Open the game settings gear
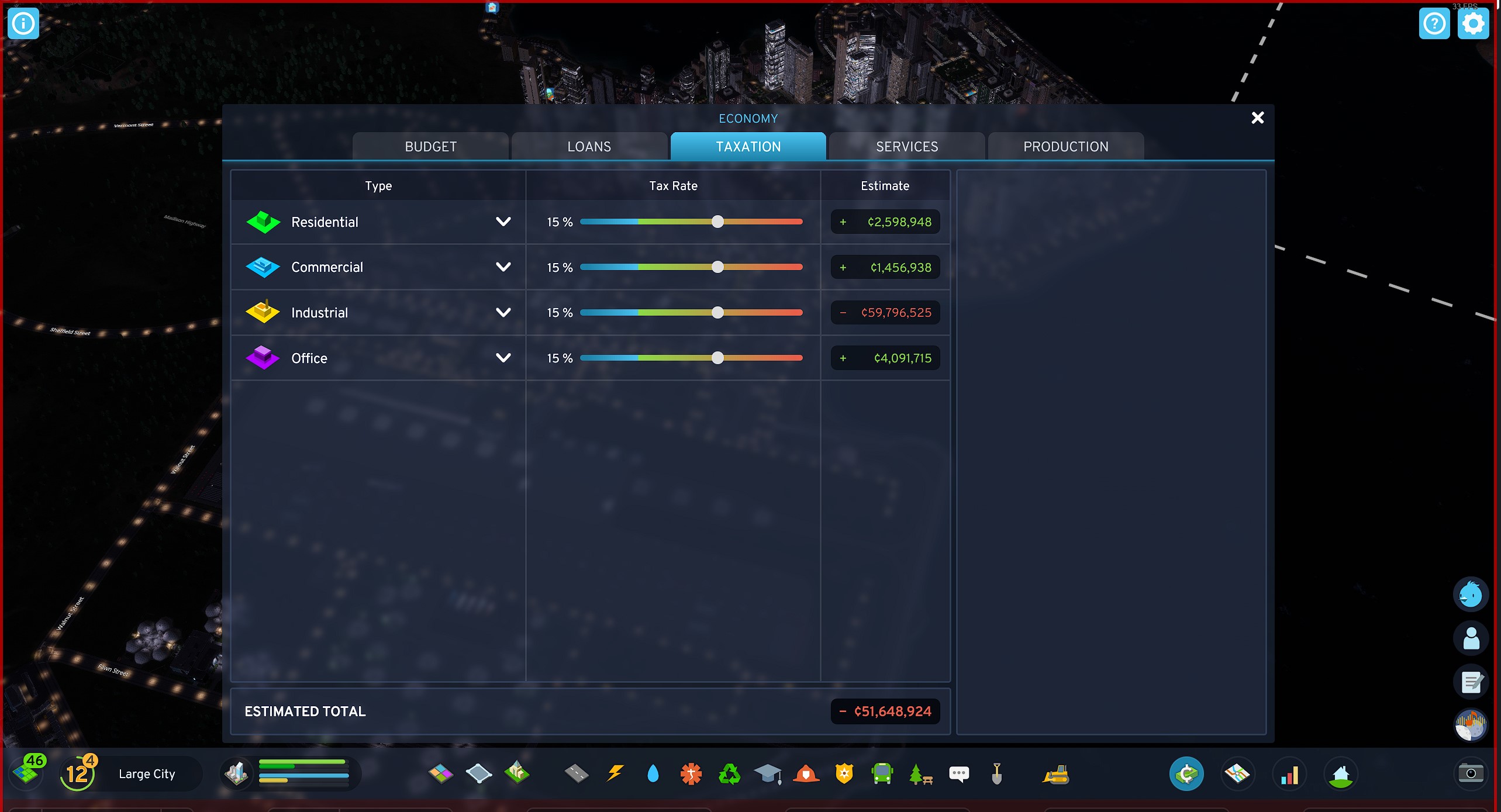Screen dimensions: 1501x812 [1473, 23]
